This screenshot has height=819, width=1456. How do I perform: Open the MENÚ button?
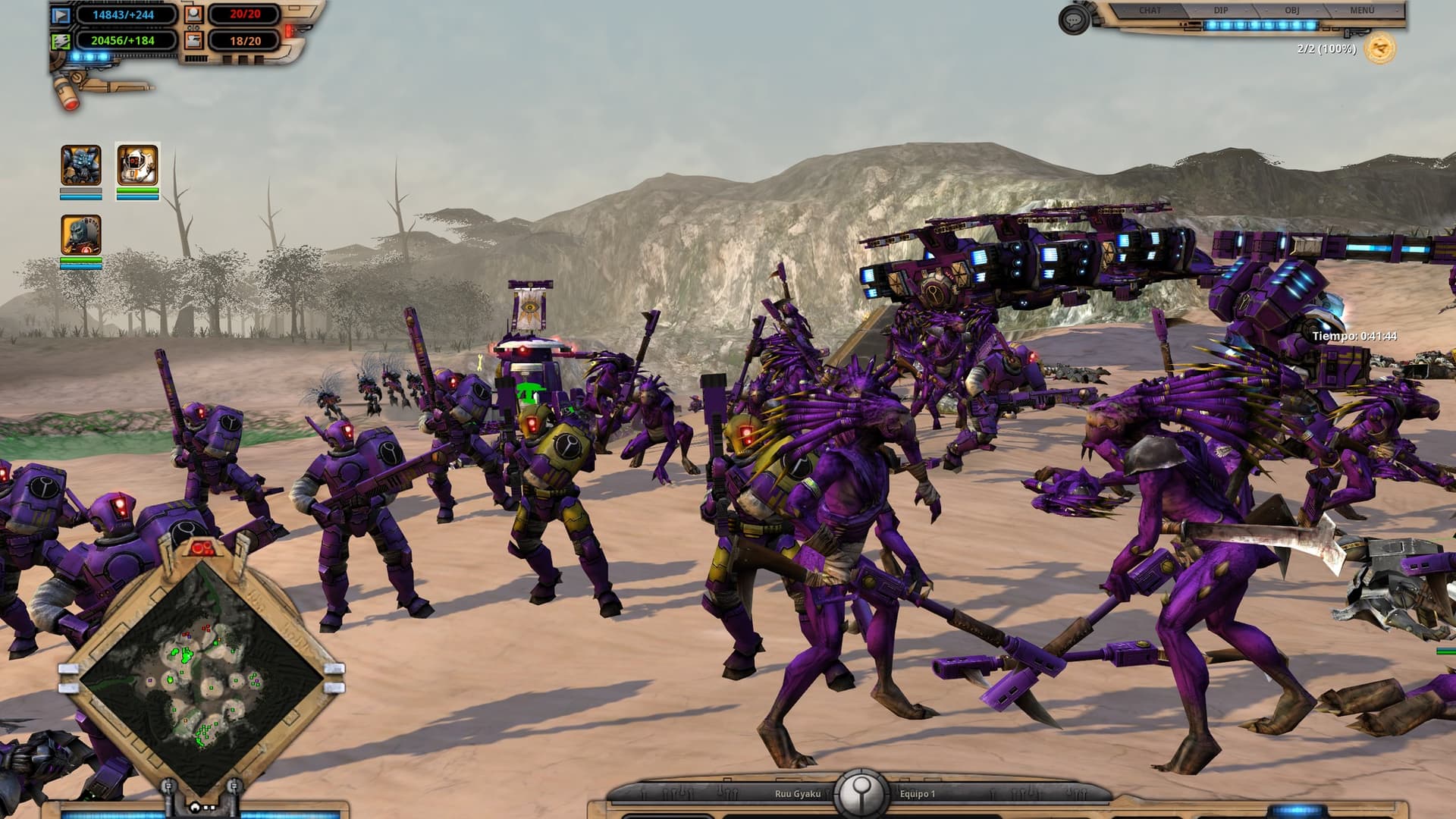click(x=1362, y=11)
